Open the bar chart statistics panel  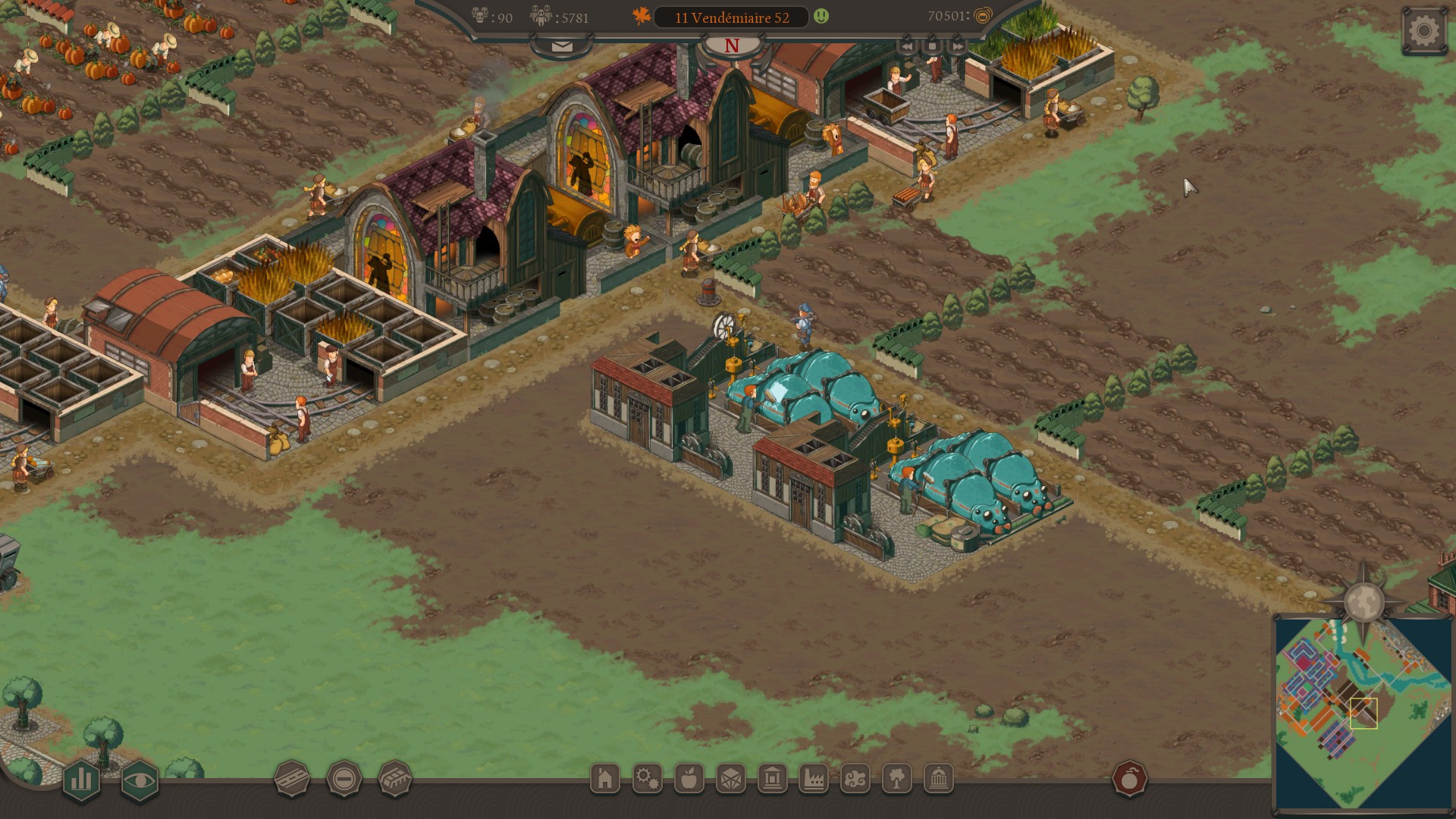click(81, 780)
